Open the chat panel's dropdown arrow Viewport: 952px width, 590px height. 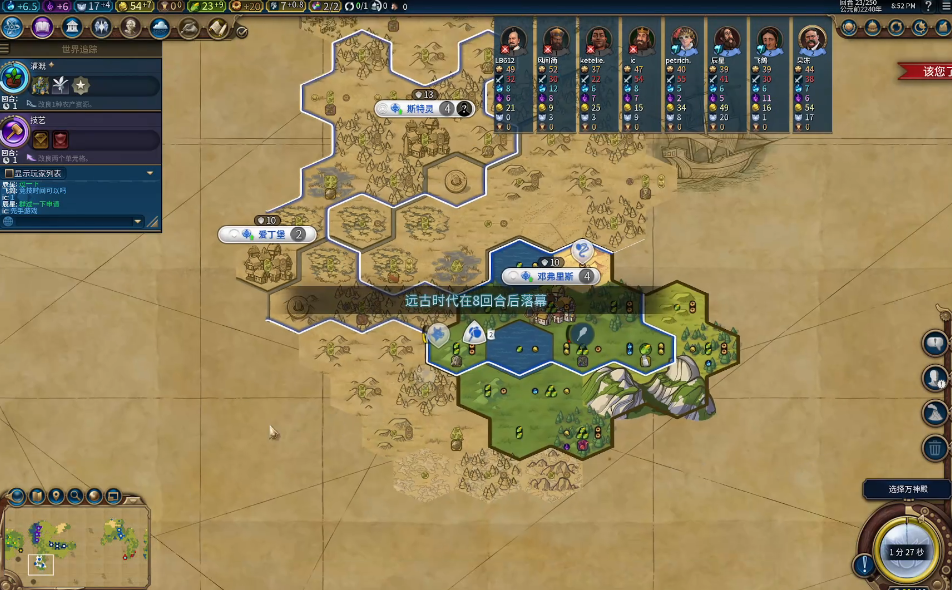point(151,173)
